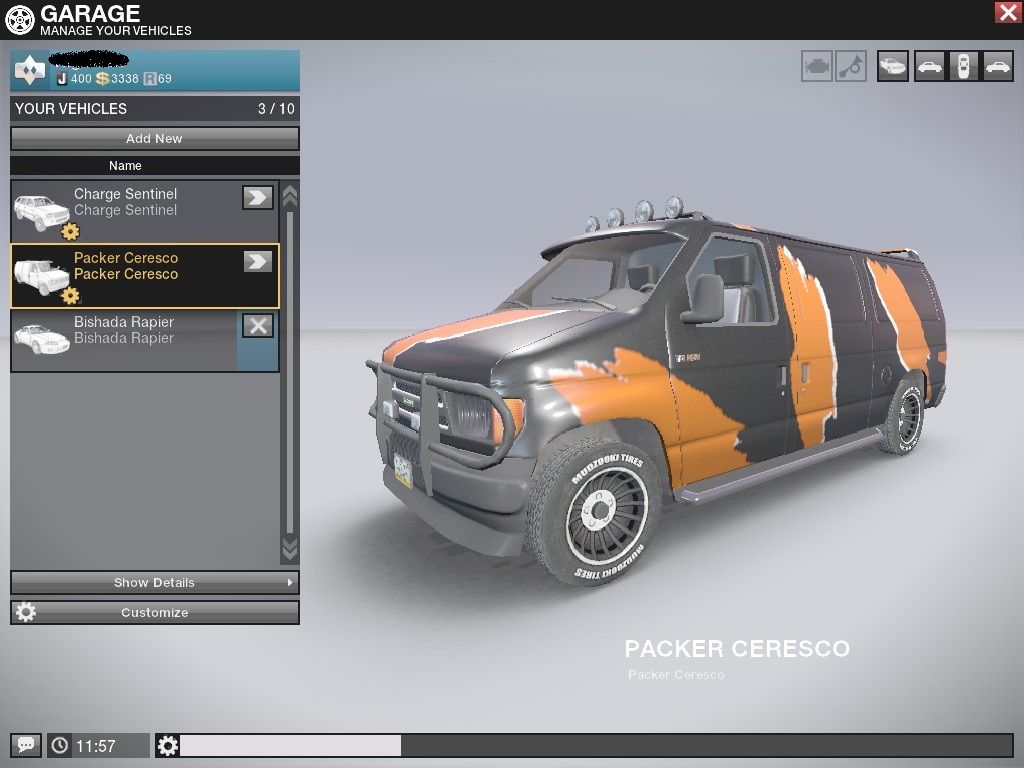Image resolution: width=1024 pixels, height=768 pixels.
Task: Switch to the three-quarter car view
Action: pyautogui.click(x=893, y=66)
